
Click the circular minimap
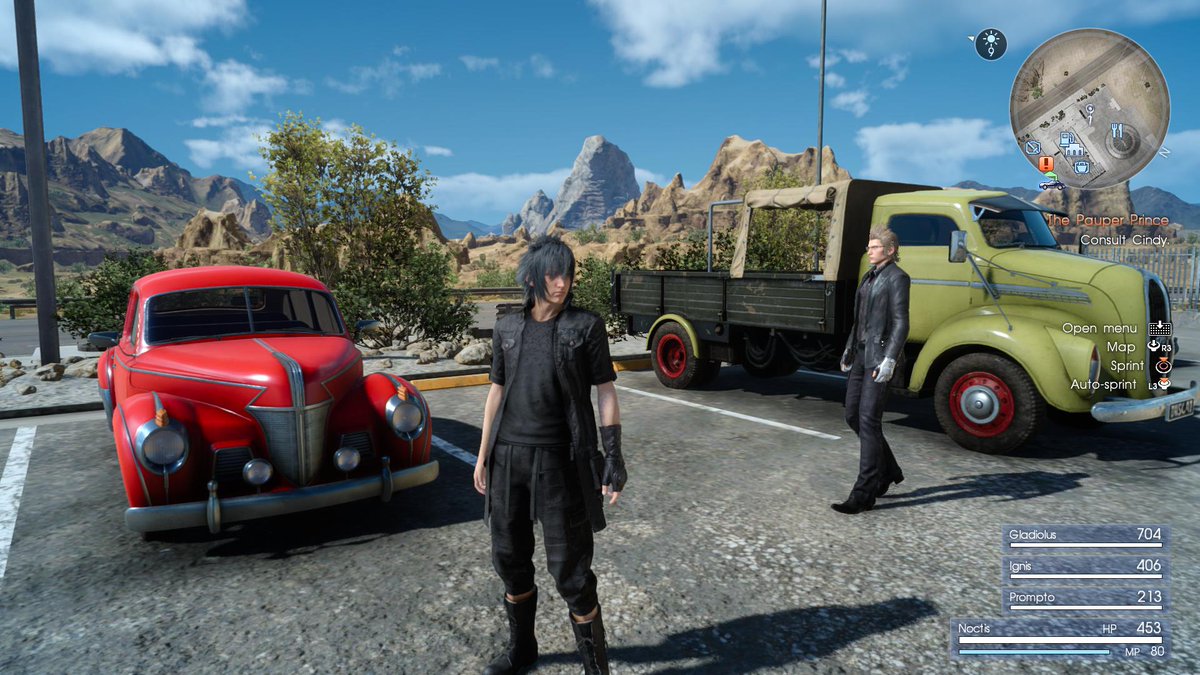[1089, 108]
